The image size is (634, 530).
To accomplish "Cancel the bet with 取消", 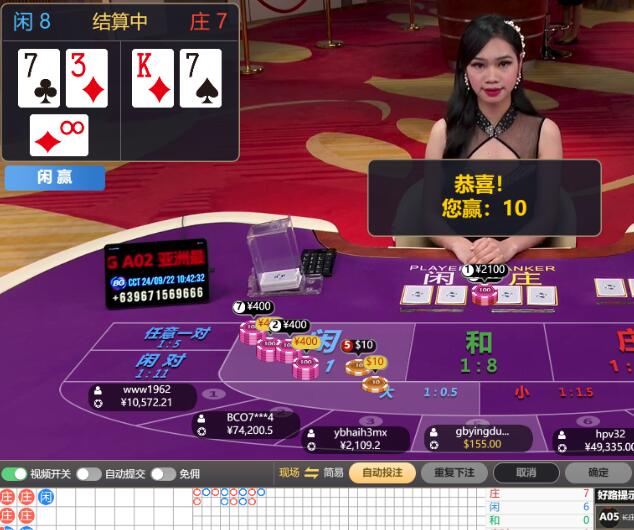I will point(526,472).
